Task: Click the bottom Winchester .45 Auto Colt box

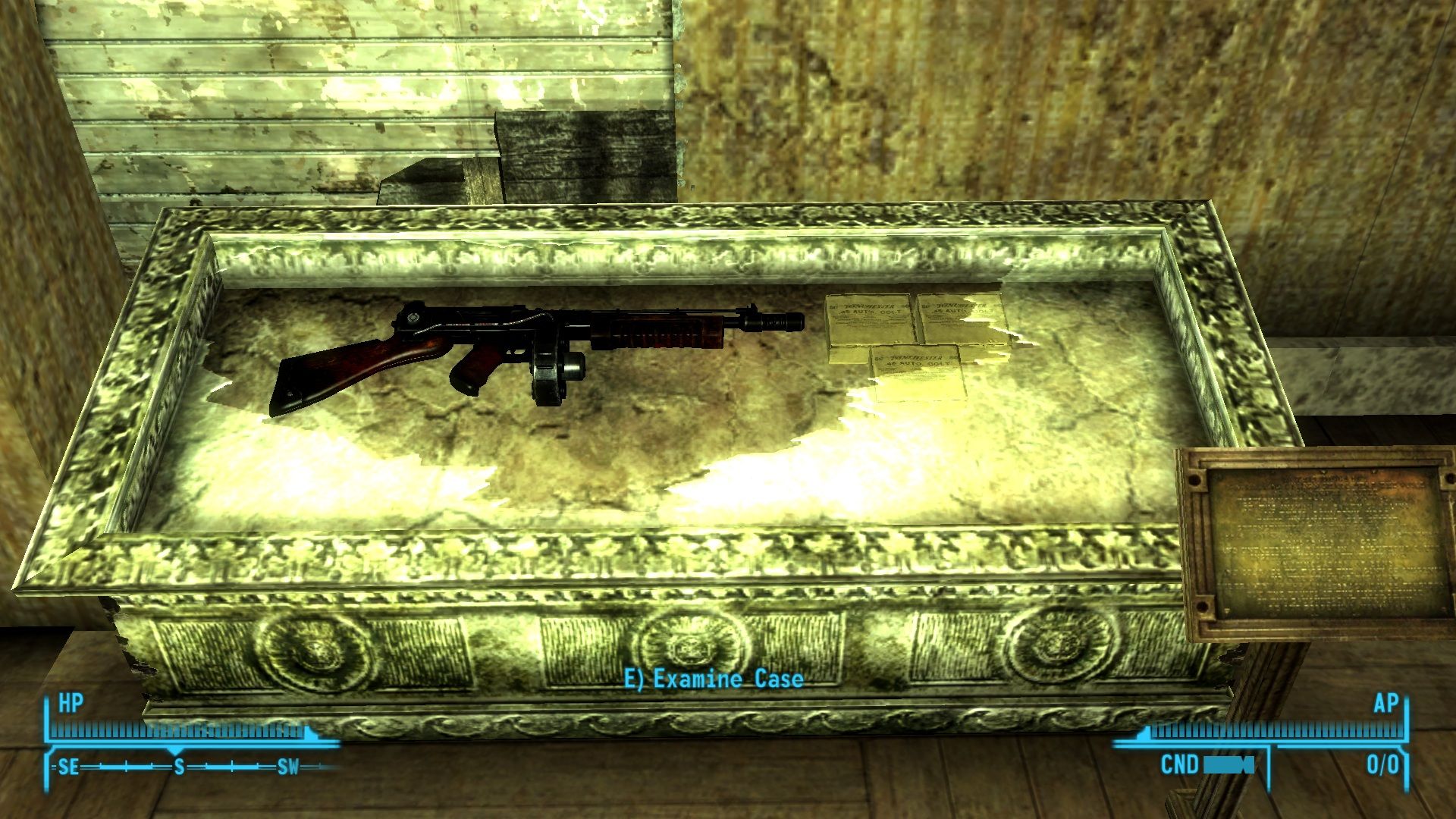Action: [918, 372]
